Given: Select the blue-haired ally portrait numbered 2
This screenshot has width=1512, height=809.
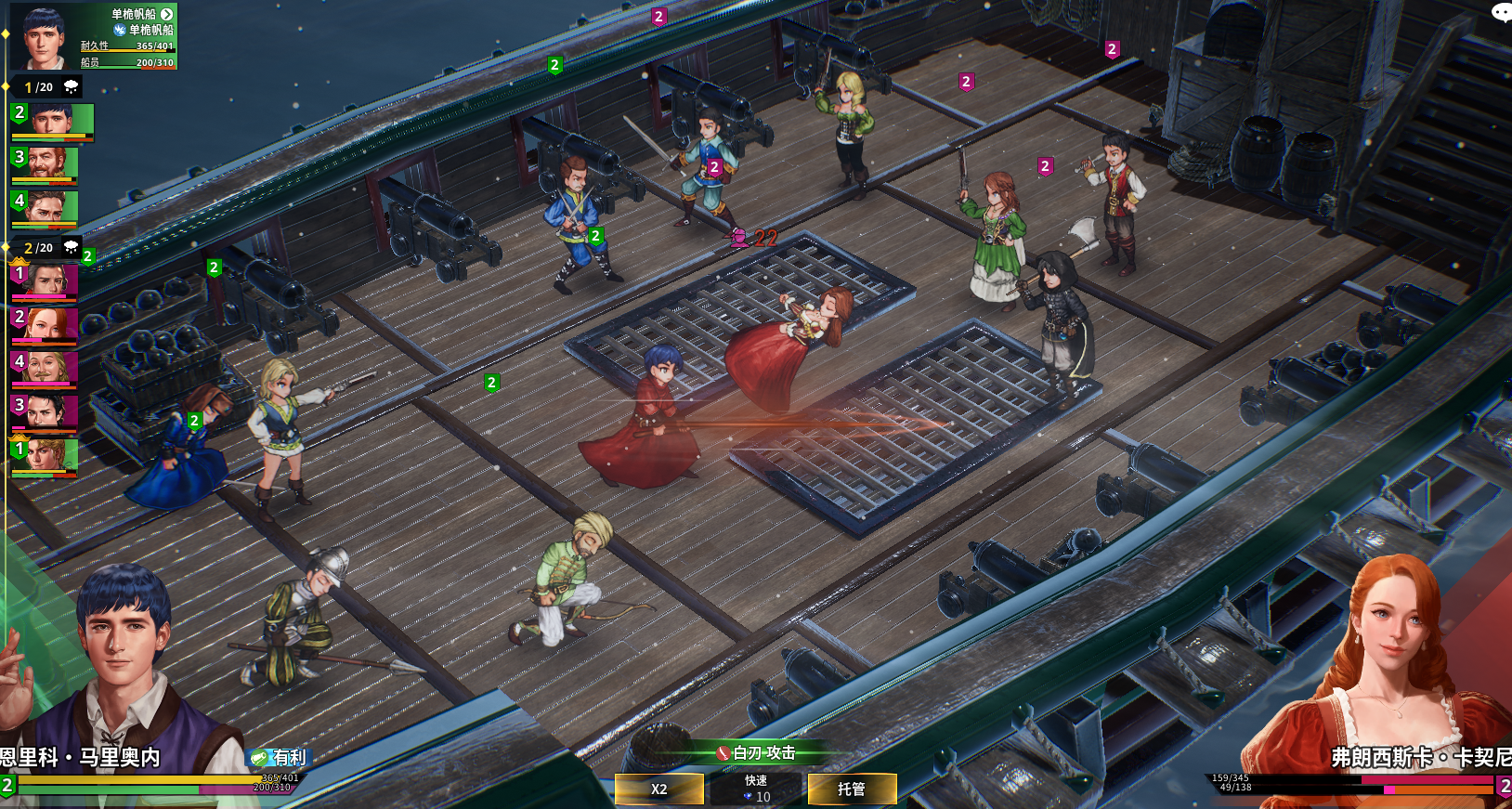Looking at the screenshot, I should pos(53,121).
